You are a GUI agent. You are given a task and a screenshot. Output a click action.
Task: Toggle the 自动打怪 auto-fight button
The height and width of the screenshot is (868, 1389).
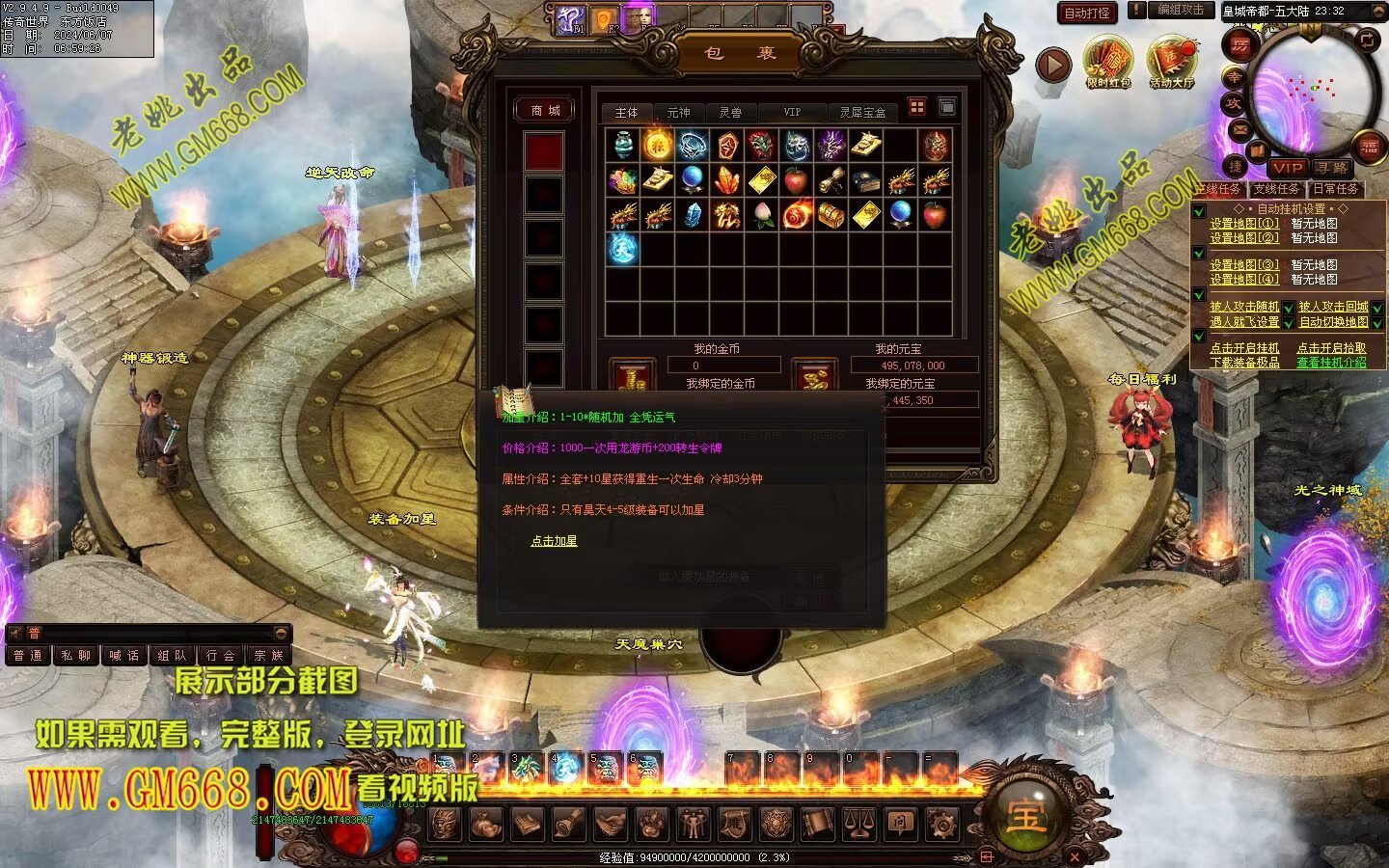(1087, 13)
